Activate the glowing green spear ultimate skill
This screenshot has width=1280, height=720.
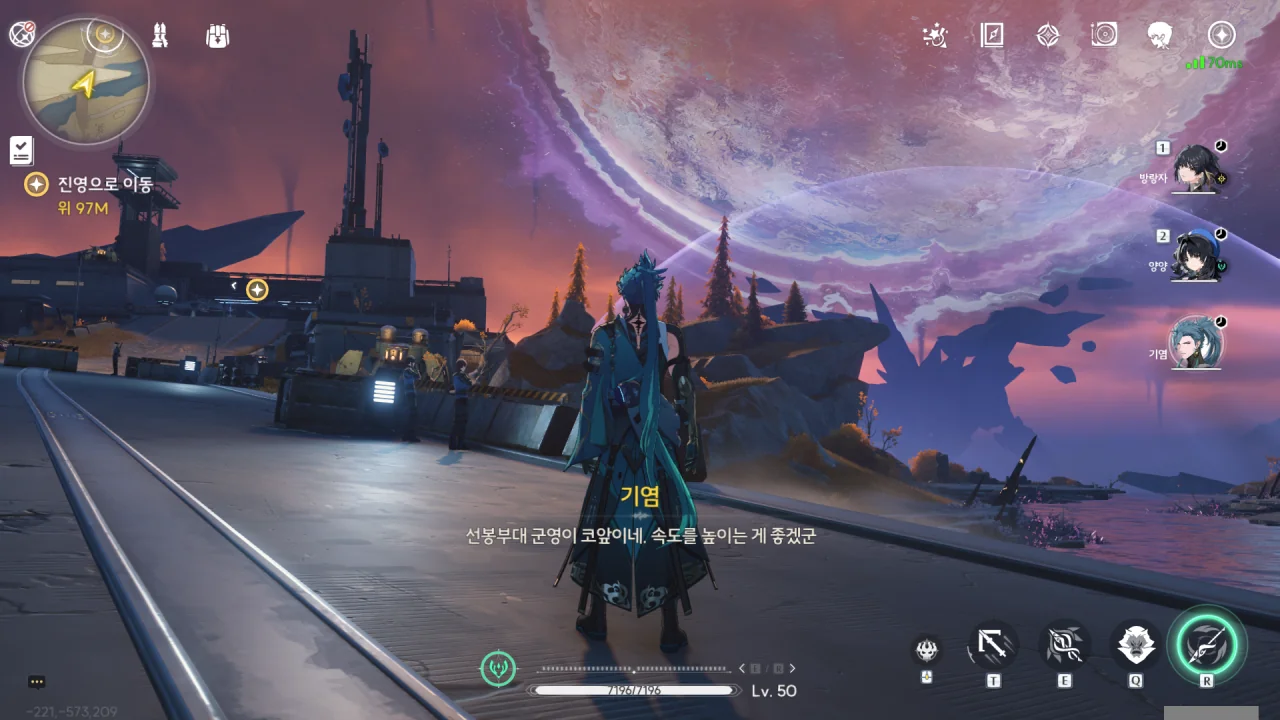pyautogui.click(x=1206, y=645)
